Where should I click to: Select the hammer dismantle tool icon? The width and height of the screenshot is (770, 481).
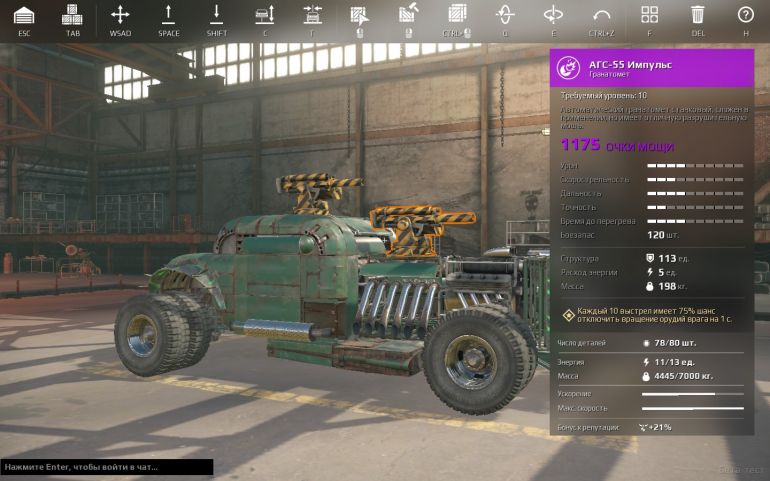pyautogui.click(x=408, y=15)
